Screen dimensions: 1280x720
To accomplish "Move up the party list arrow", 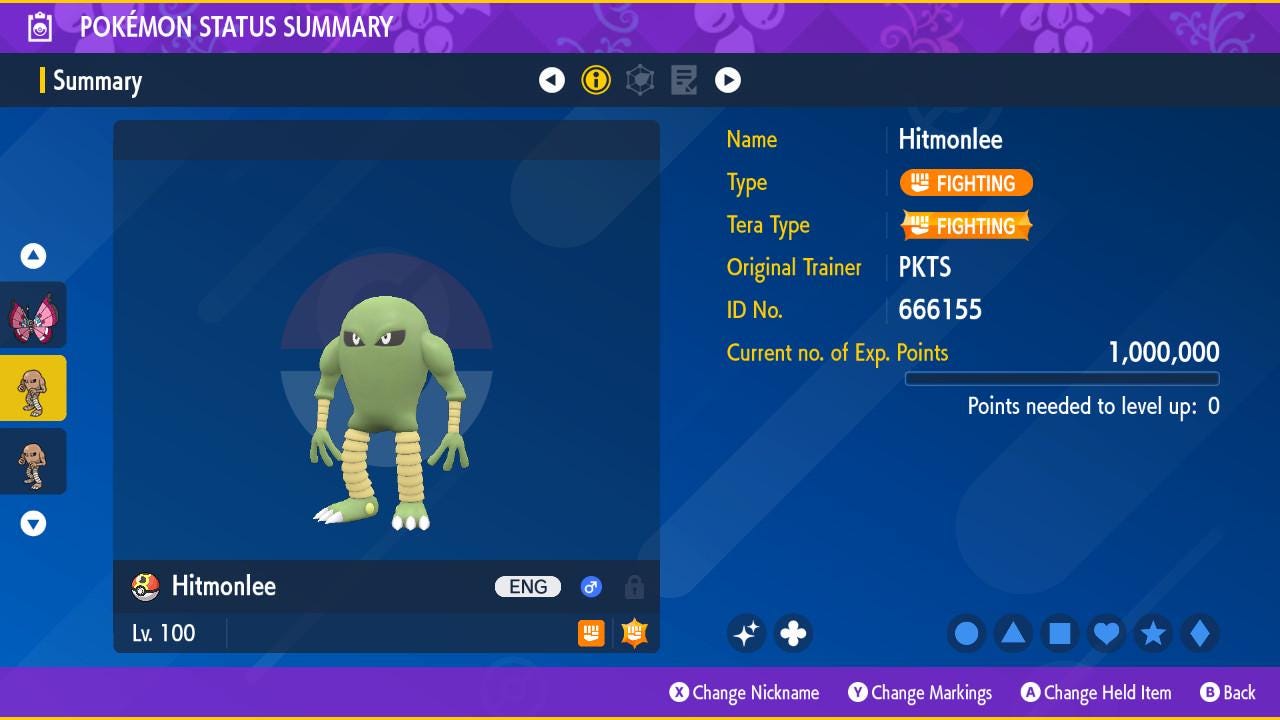I will point(33,257).
